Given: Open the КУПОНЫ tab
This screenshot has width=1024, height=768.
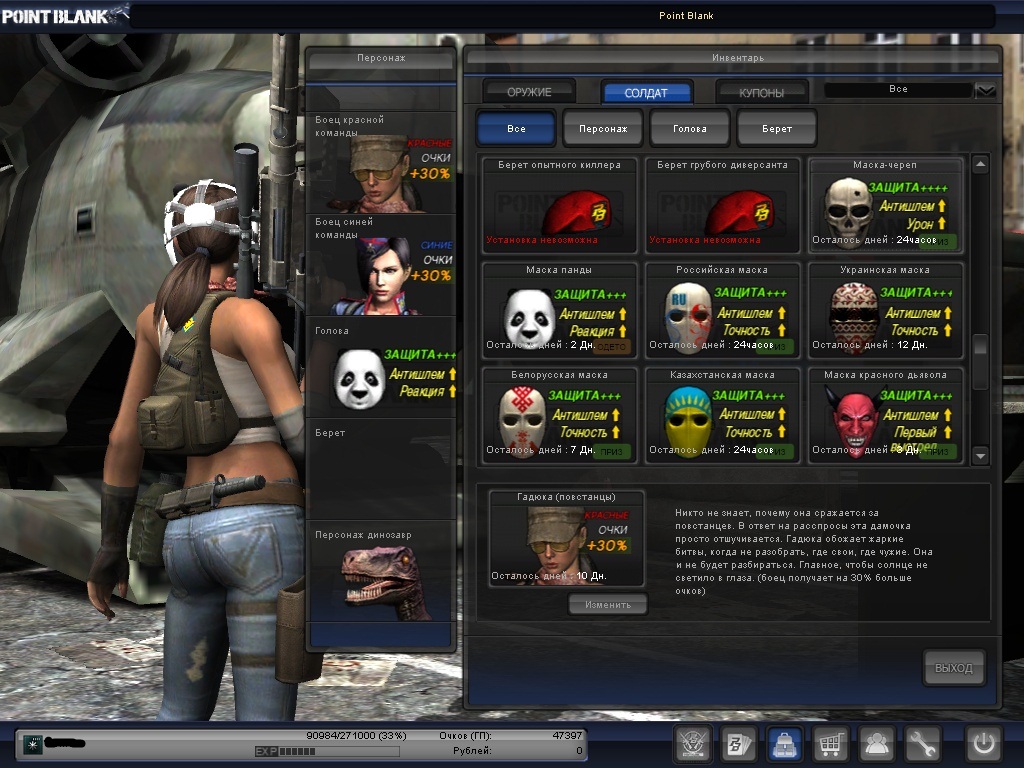Looking at the screenshot, I should point(762,92).
